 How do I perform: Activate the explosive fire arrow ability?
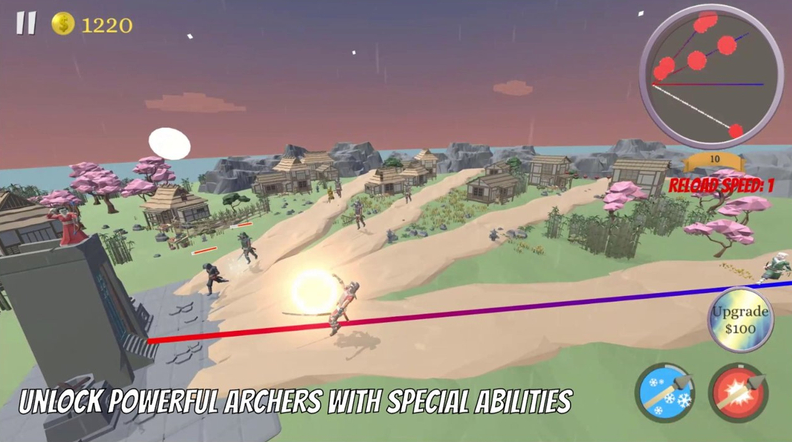click(x=739, y=392)
